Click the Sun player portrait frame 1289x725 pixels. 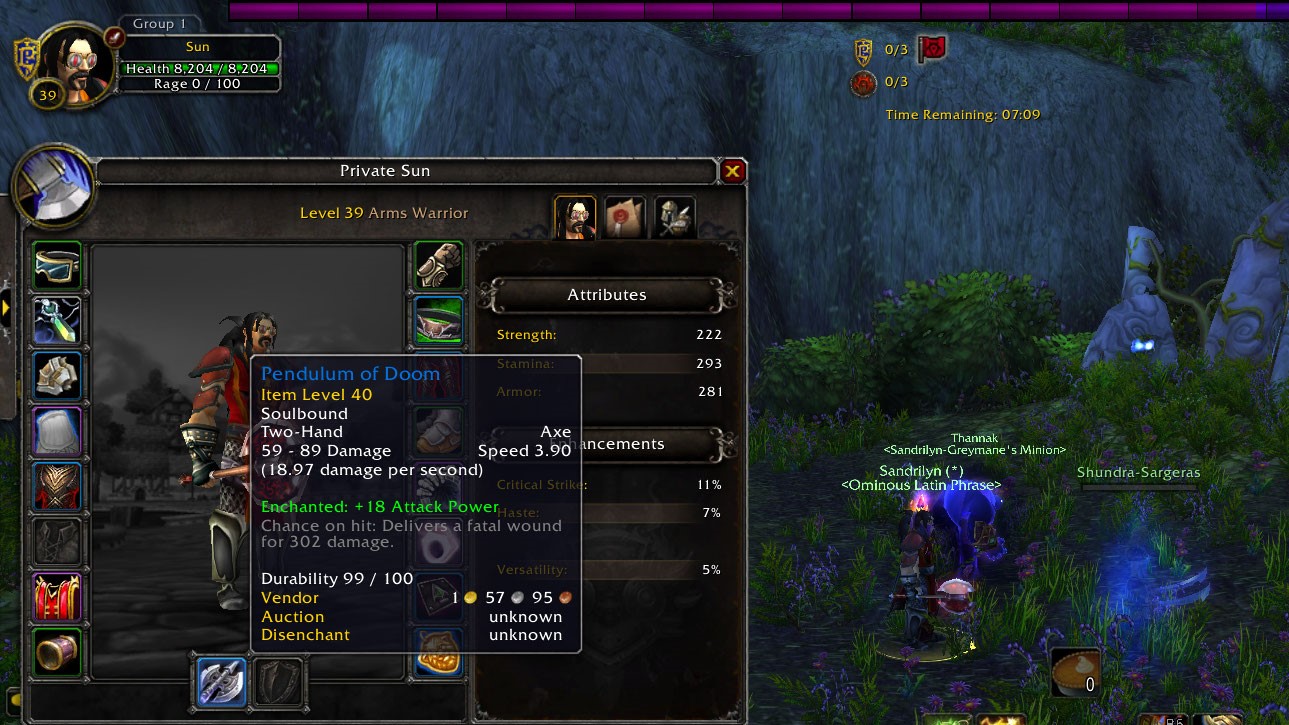point(75,65)
